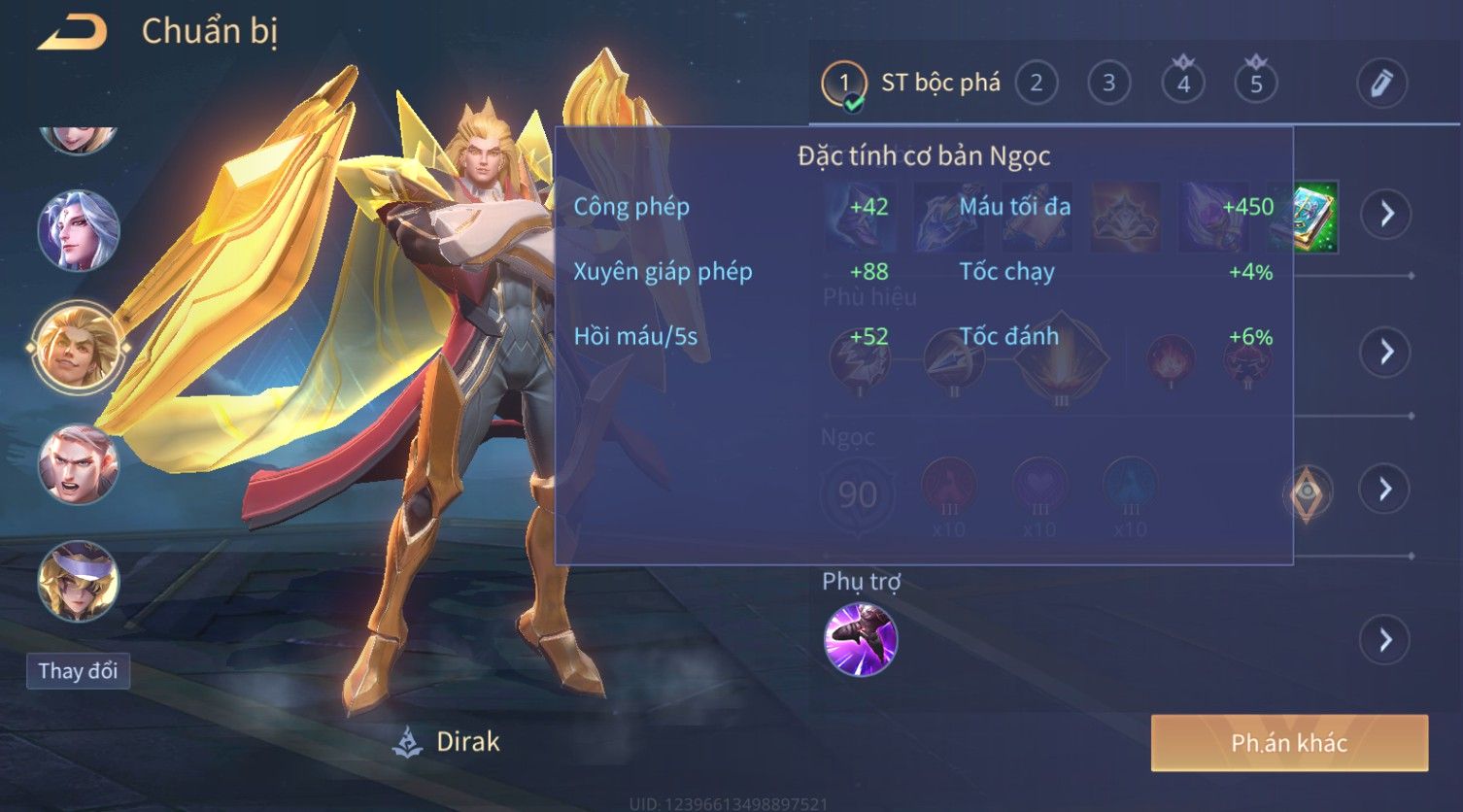Open the Phù hiệu details arrow
This screenshot has height=812, width=1463.
point(1386,352)
